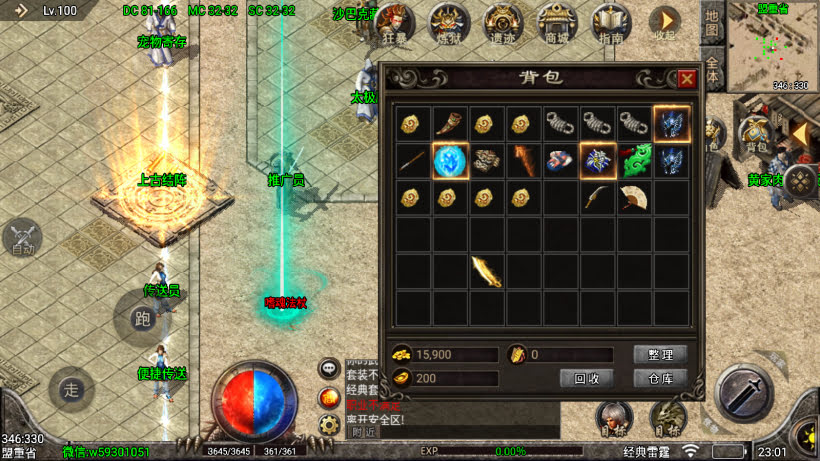Open the 遗迹 ruins menu

click(503, 22)
